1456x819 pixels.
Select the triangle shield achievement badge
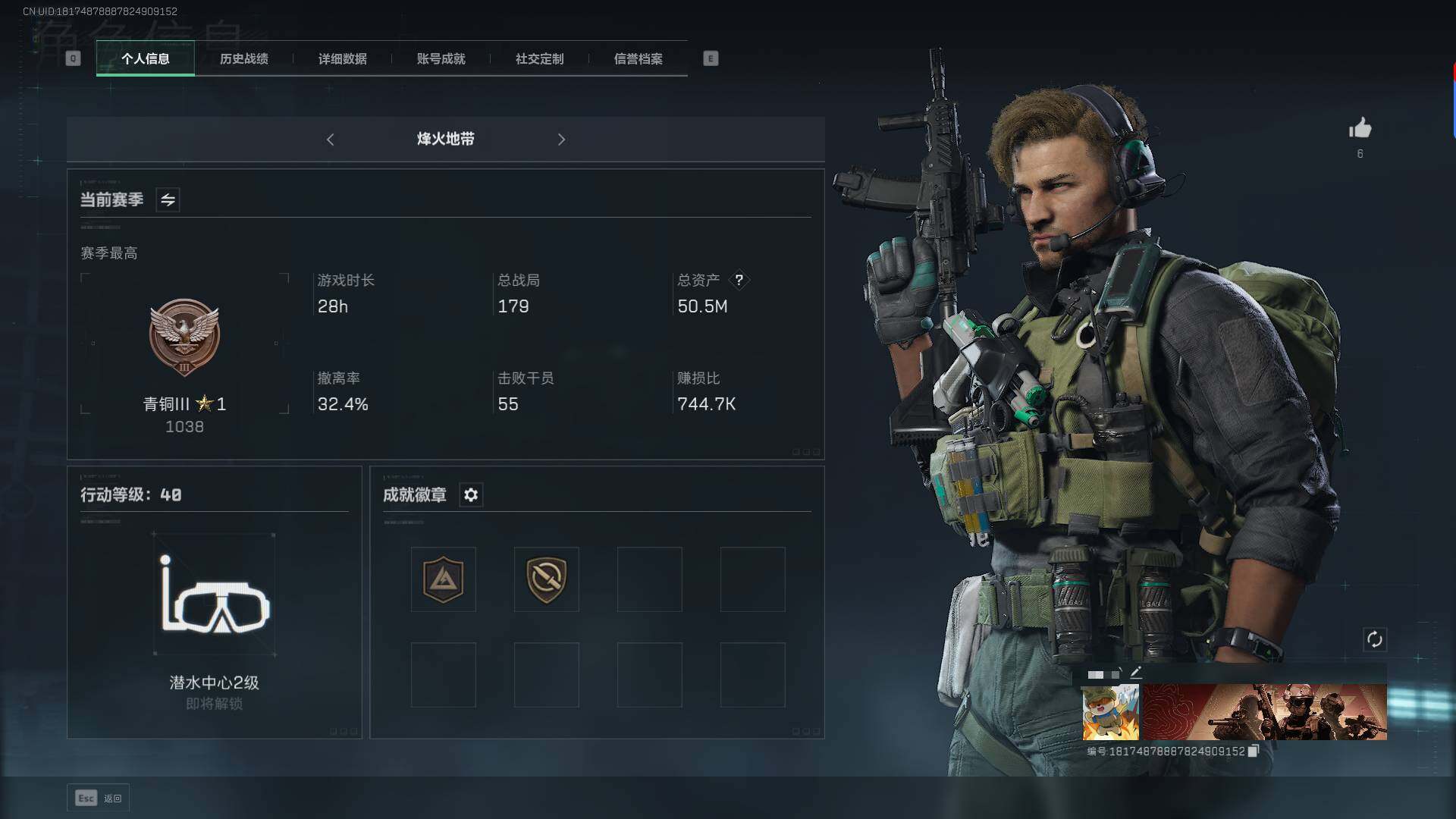444,579
